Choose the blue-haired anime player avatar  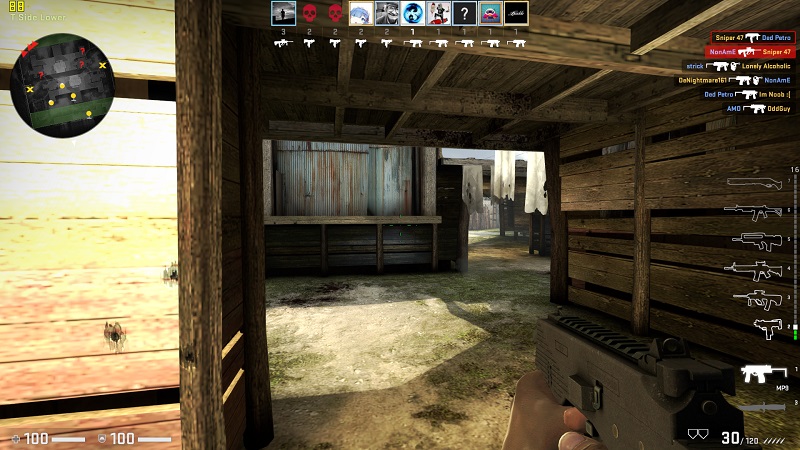360,13
